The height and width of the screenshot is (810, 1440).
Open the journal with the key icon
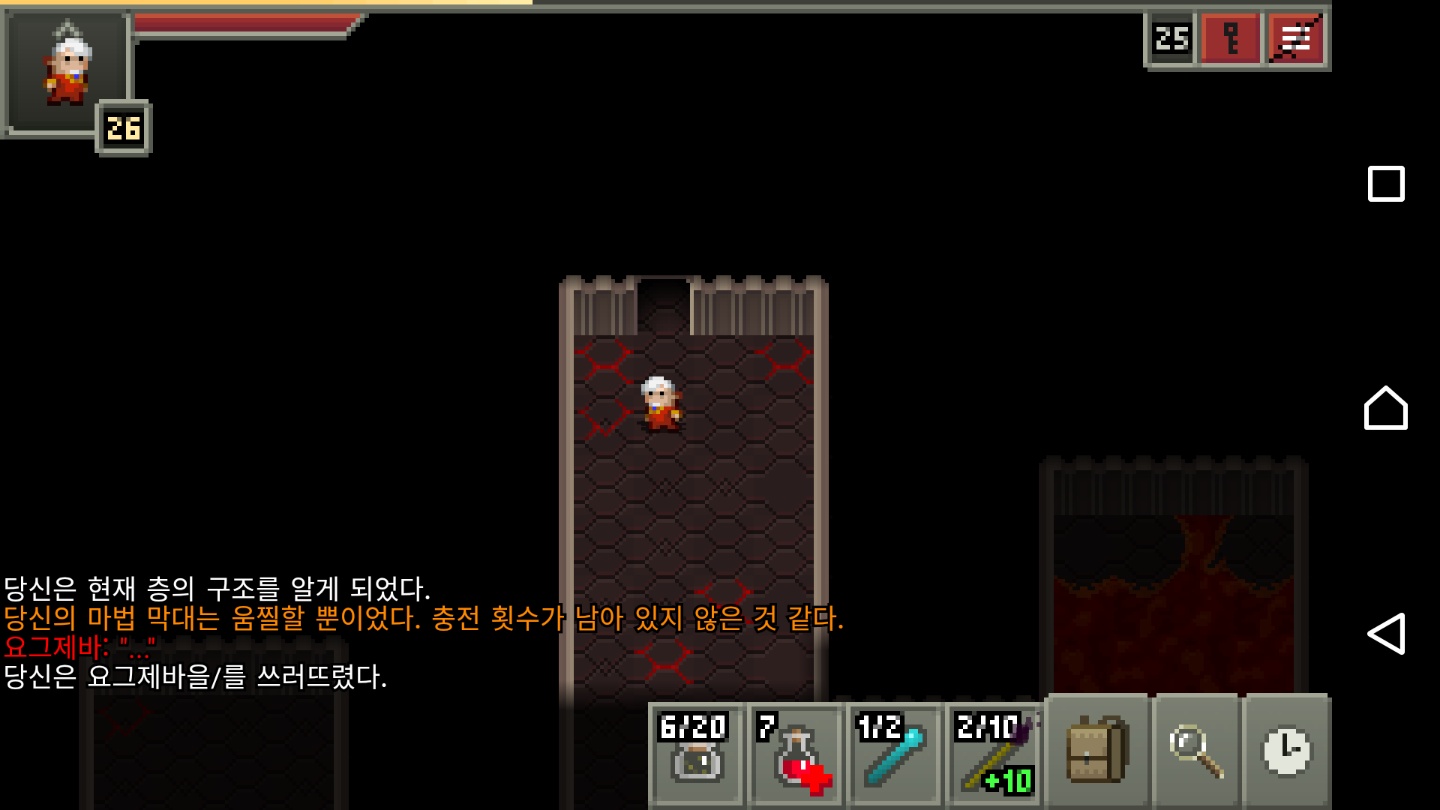(x=1230, y=40)
